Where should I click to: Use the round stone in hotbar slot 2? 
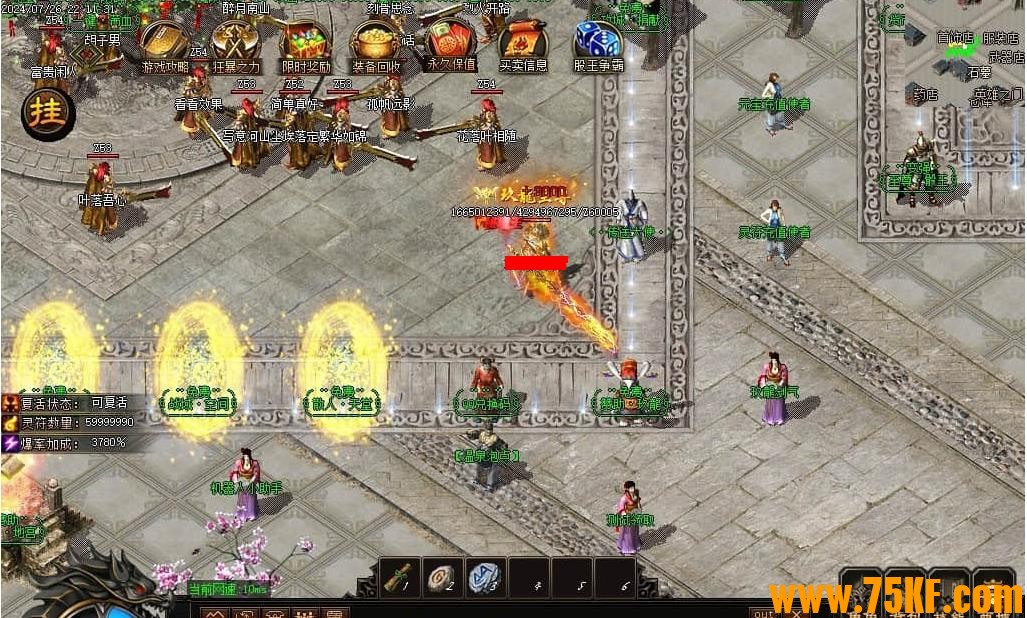[x=442, y=577]
